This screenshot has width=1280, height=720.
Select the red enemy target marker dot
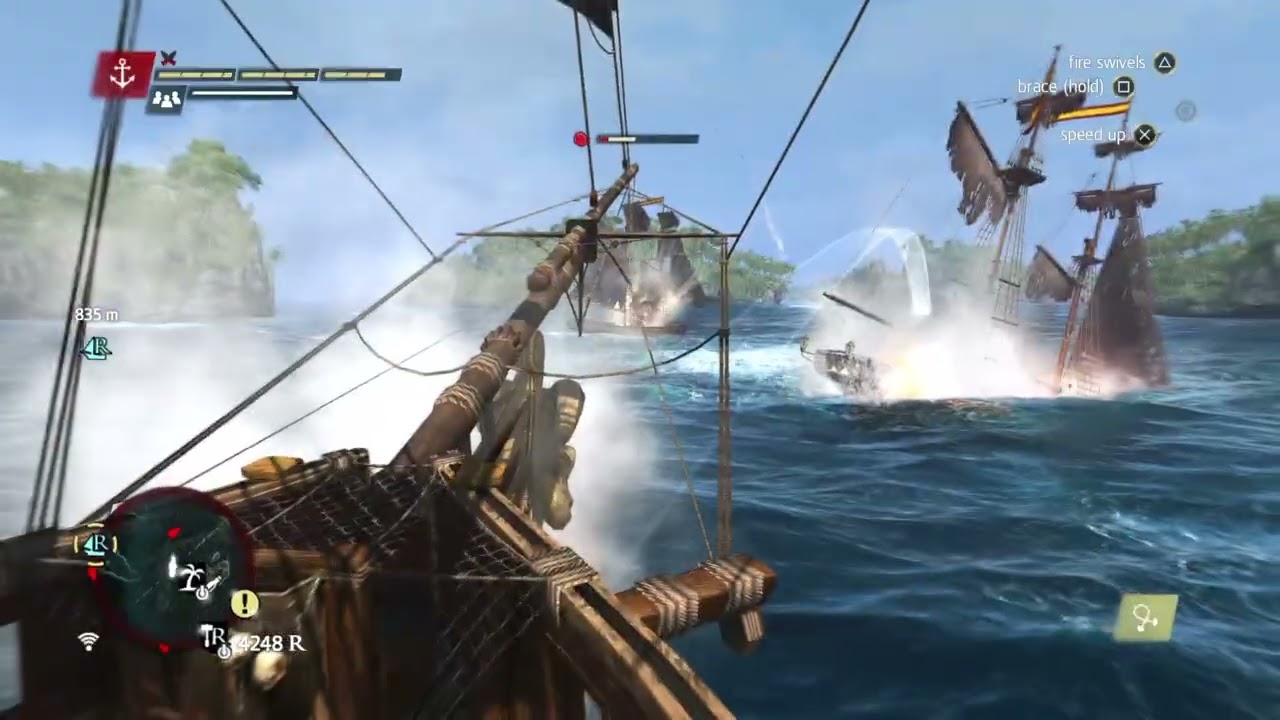581,139
